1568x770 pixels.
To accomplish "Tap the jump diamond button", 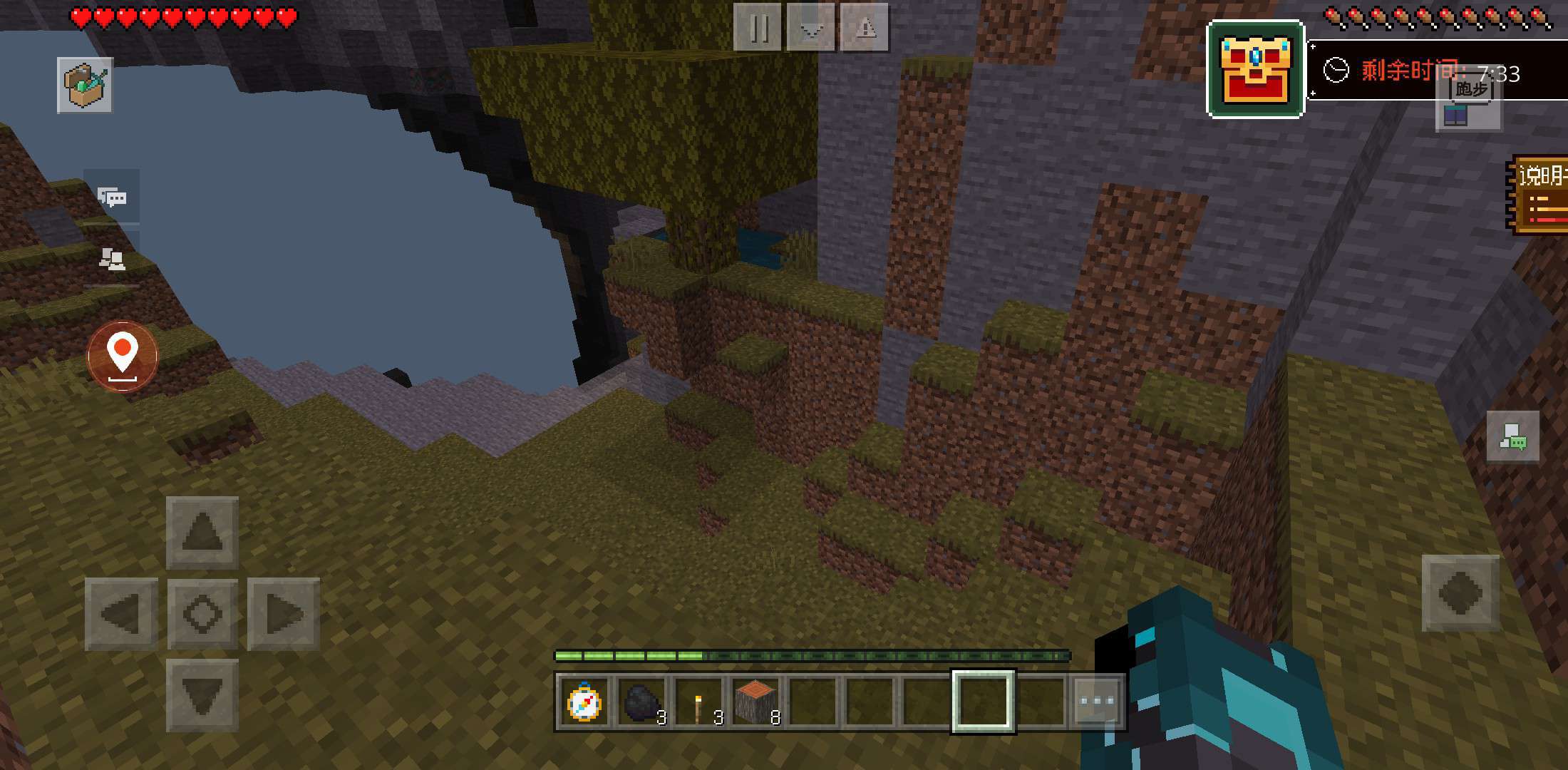I will click(x=1460, y=592).
